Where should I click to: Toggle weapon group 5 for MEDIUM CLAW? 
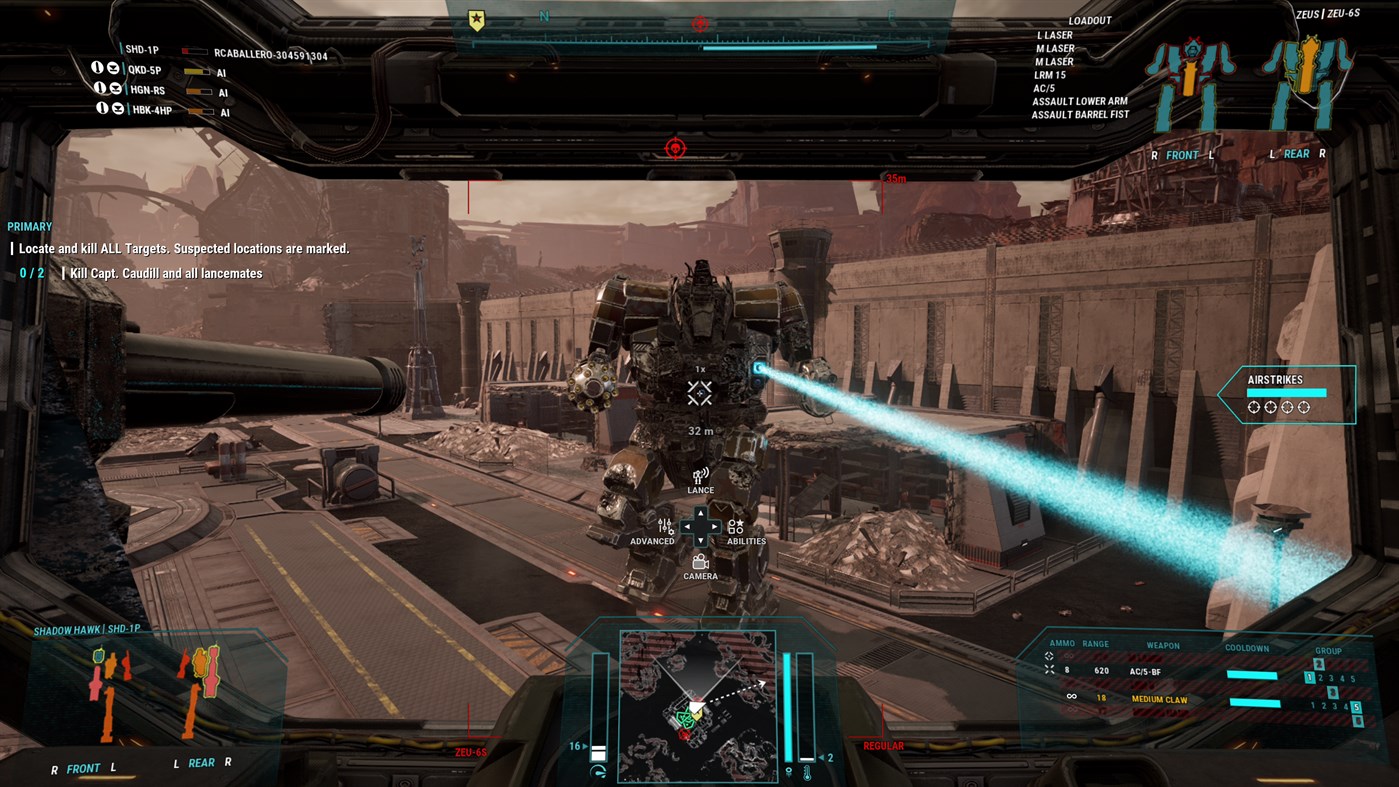point(1356,706)
